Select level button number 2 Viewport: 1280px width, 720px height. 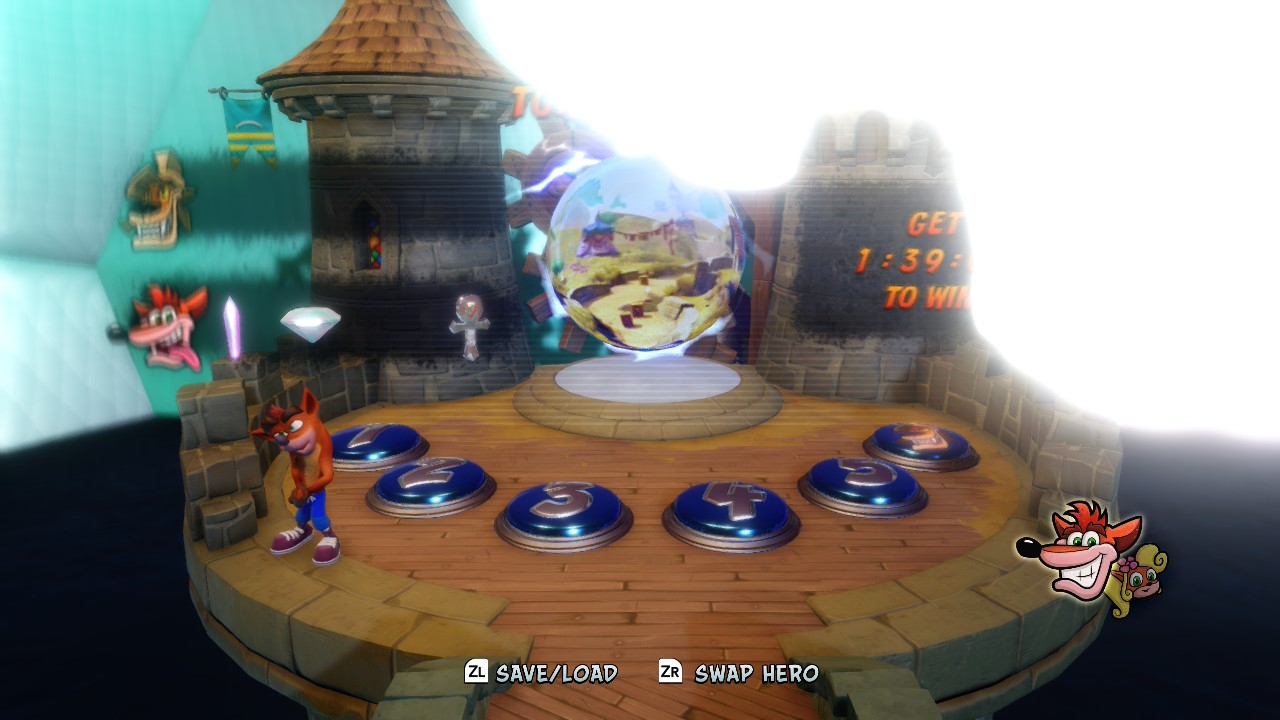[431, 481]
